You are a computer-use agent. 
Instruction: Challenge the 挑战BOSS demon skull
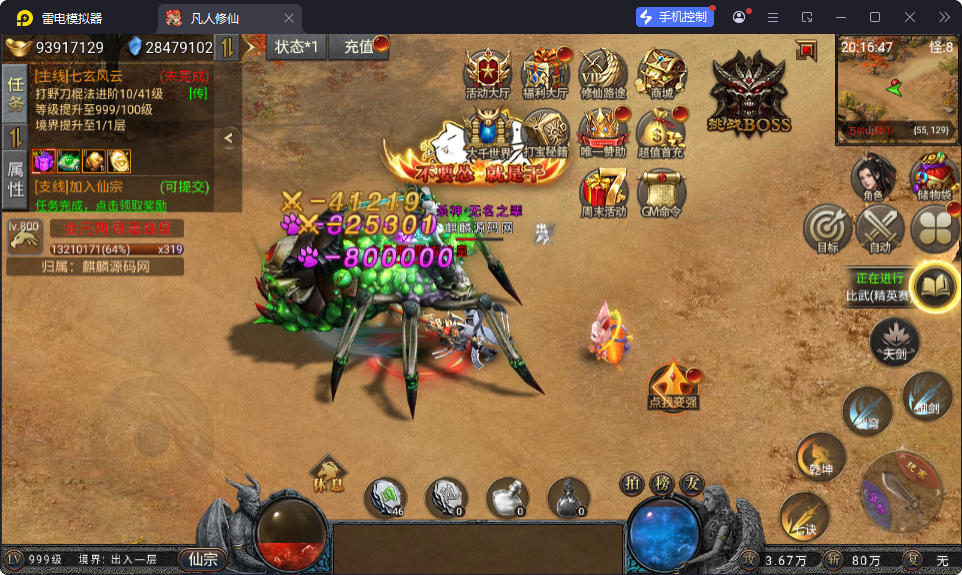[750, 93]
